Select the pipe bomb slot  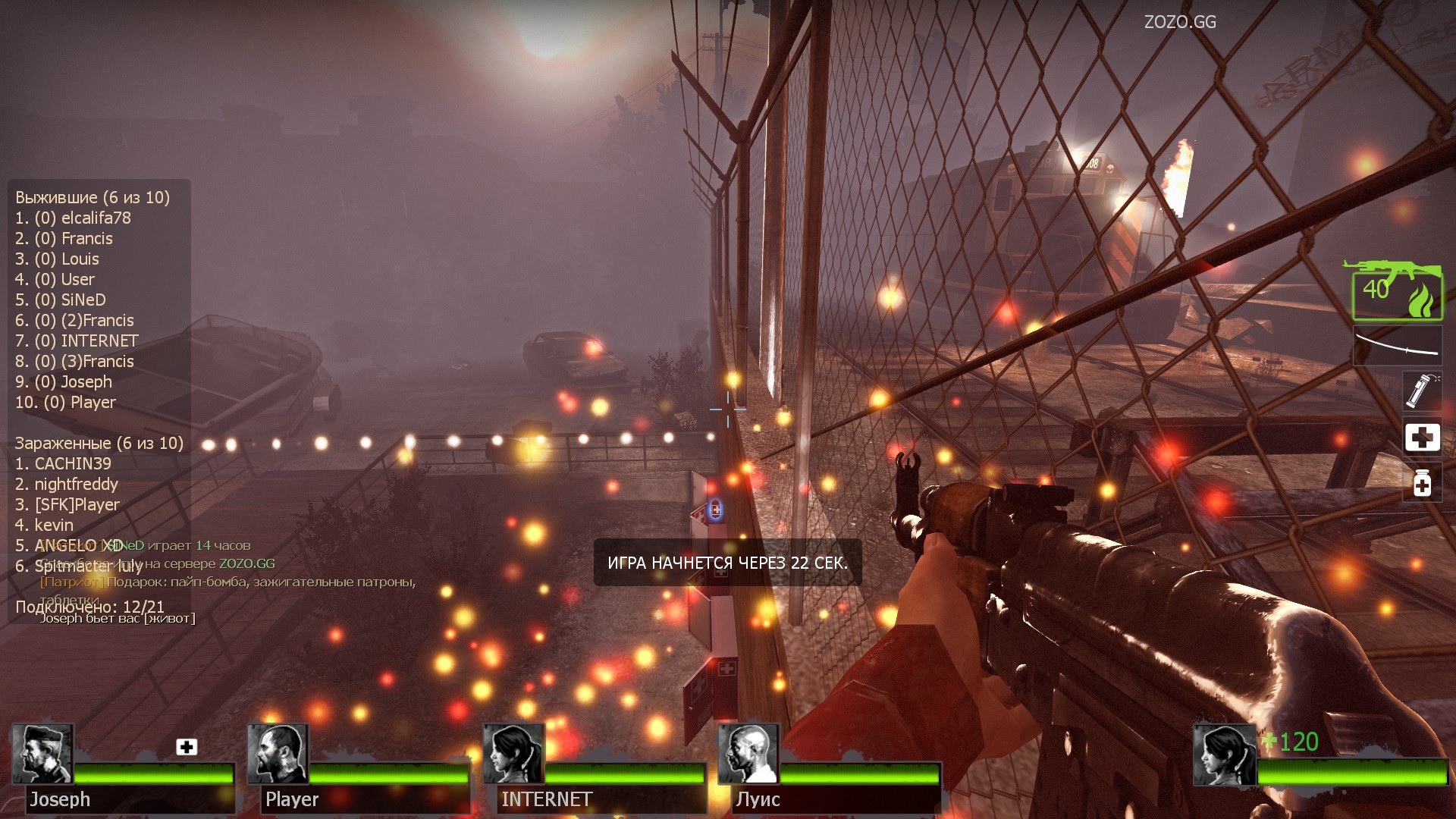1421,391
